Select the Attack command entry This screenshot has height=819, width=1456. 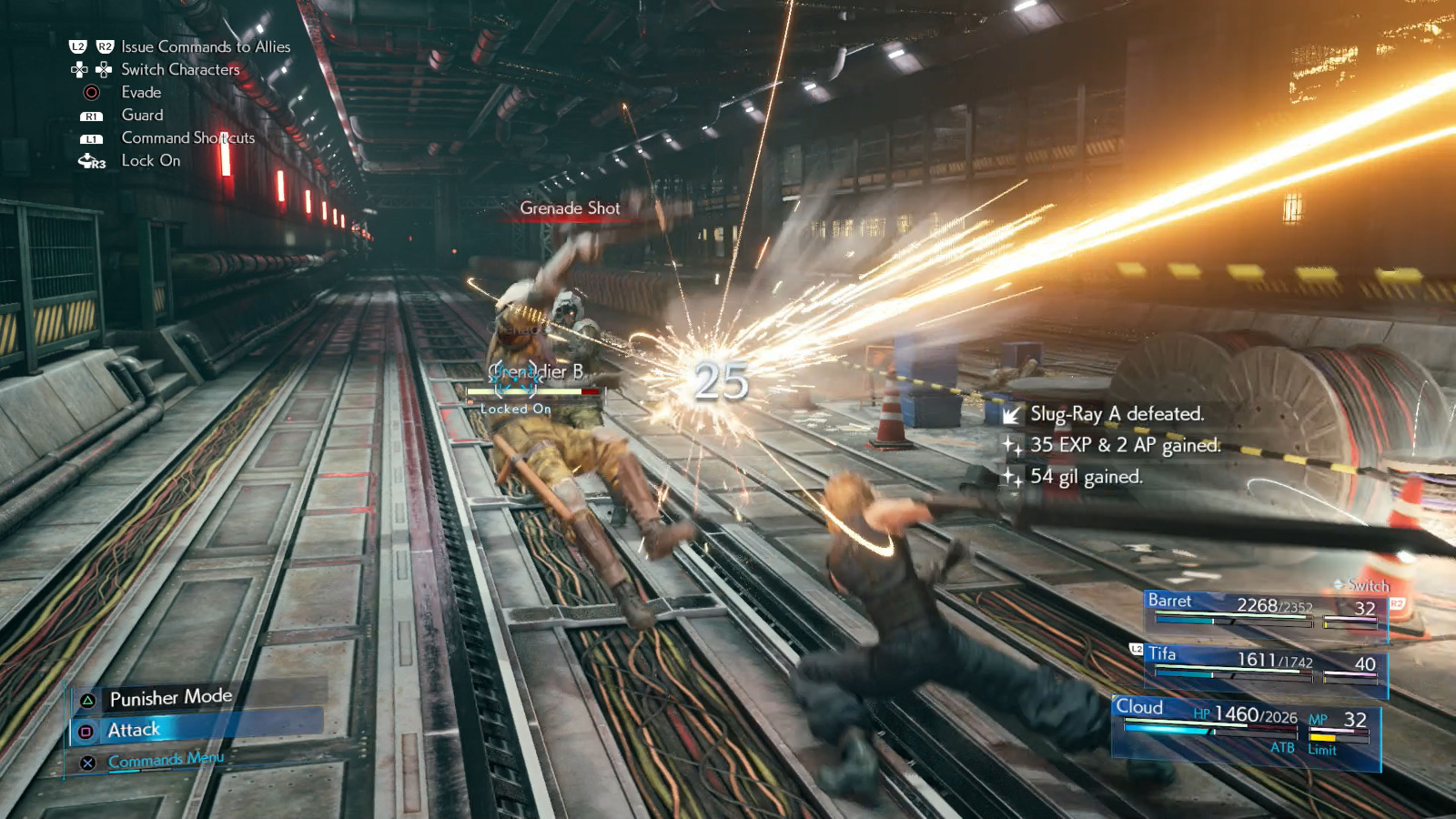click(x=134, y=728)
